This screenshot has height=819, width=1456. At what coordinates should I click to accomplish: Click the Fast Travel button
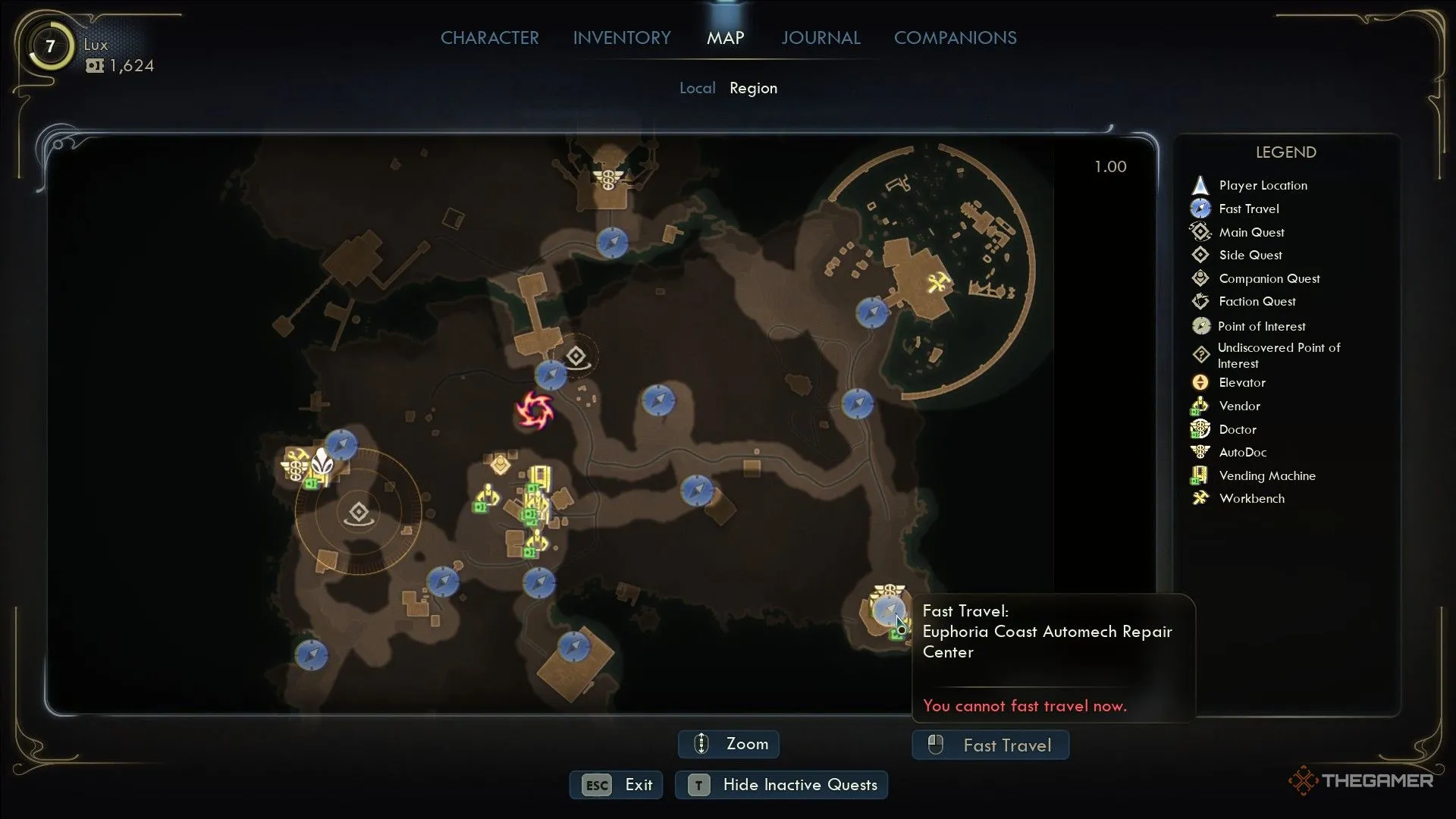tap(990, 745)
